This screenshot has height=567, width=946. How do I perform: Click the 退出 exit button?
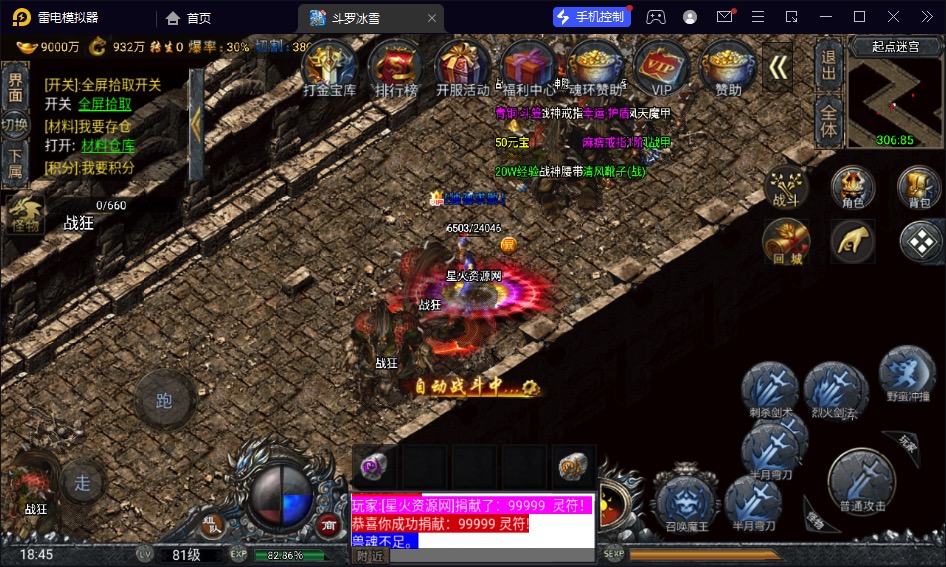coord(828,66)
